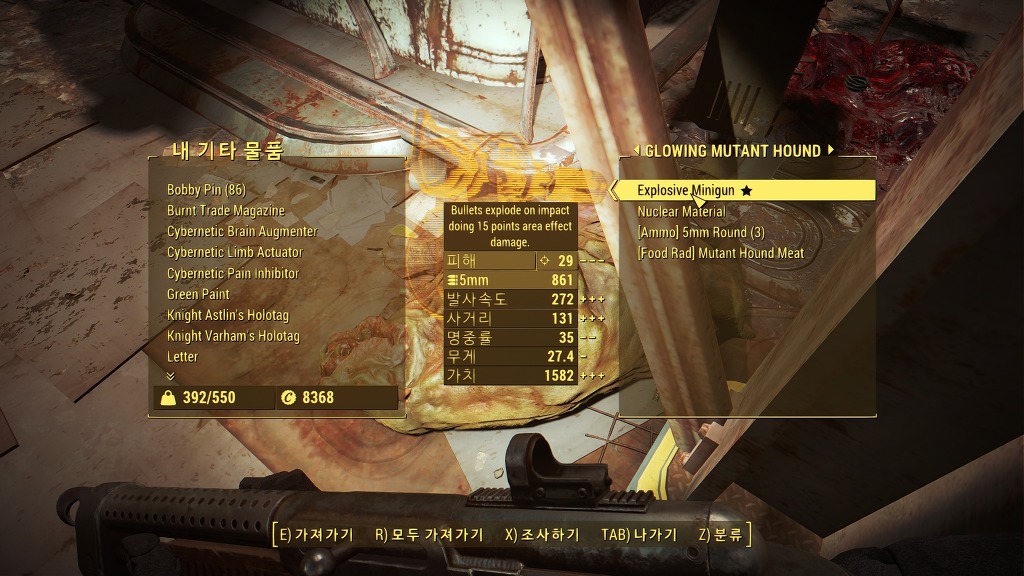Screen dimensions: 1024x576
Task: Choose the Letter item in inventory
Action: point(182,356)
